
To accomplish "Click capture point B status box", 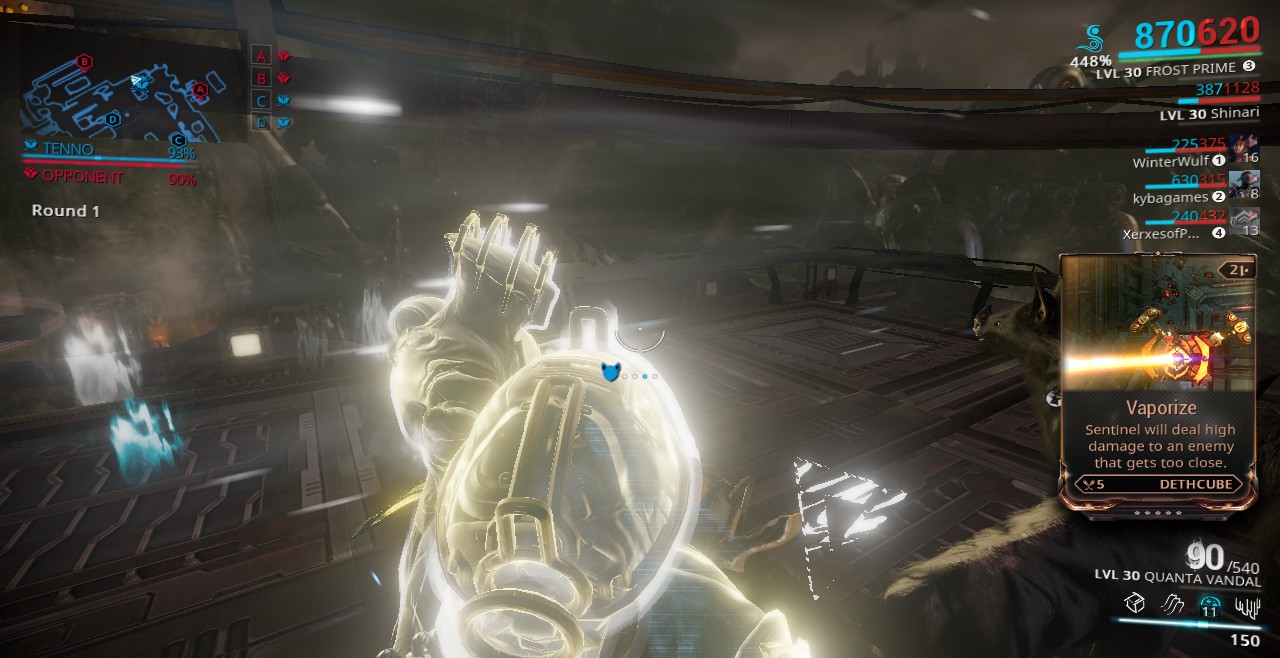I will pyautogui.click(x=262, y=78).
